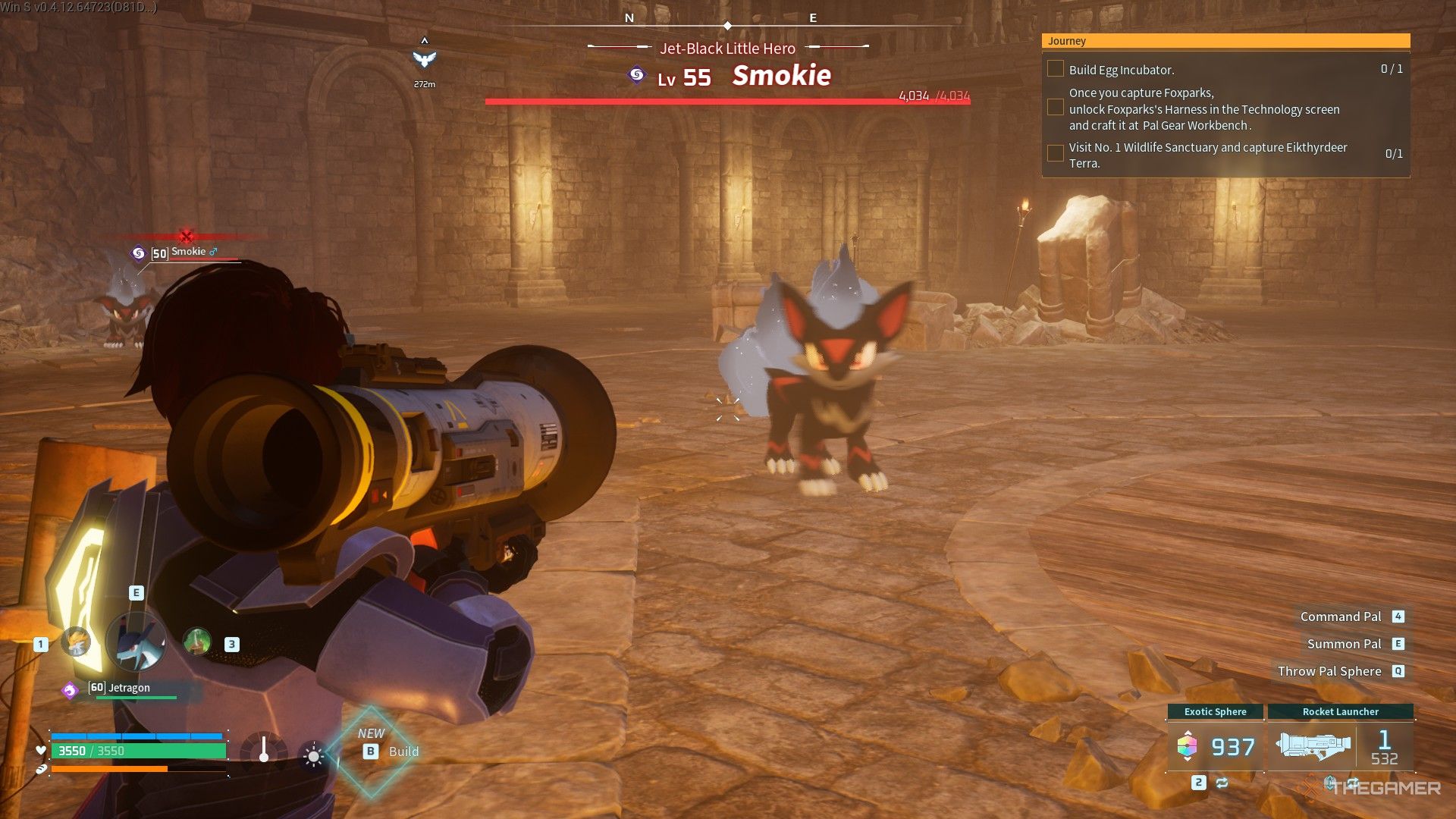Screen dimensions: 1456x819
Task: Choose the orange pal in party slot 1
Action: [x=76, y=642]
